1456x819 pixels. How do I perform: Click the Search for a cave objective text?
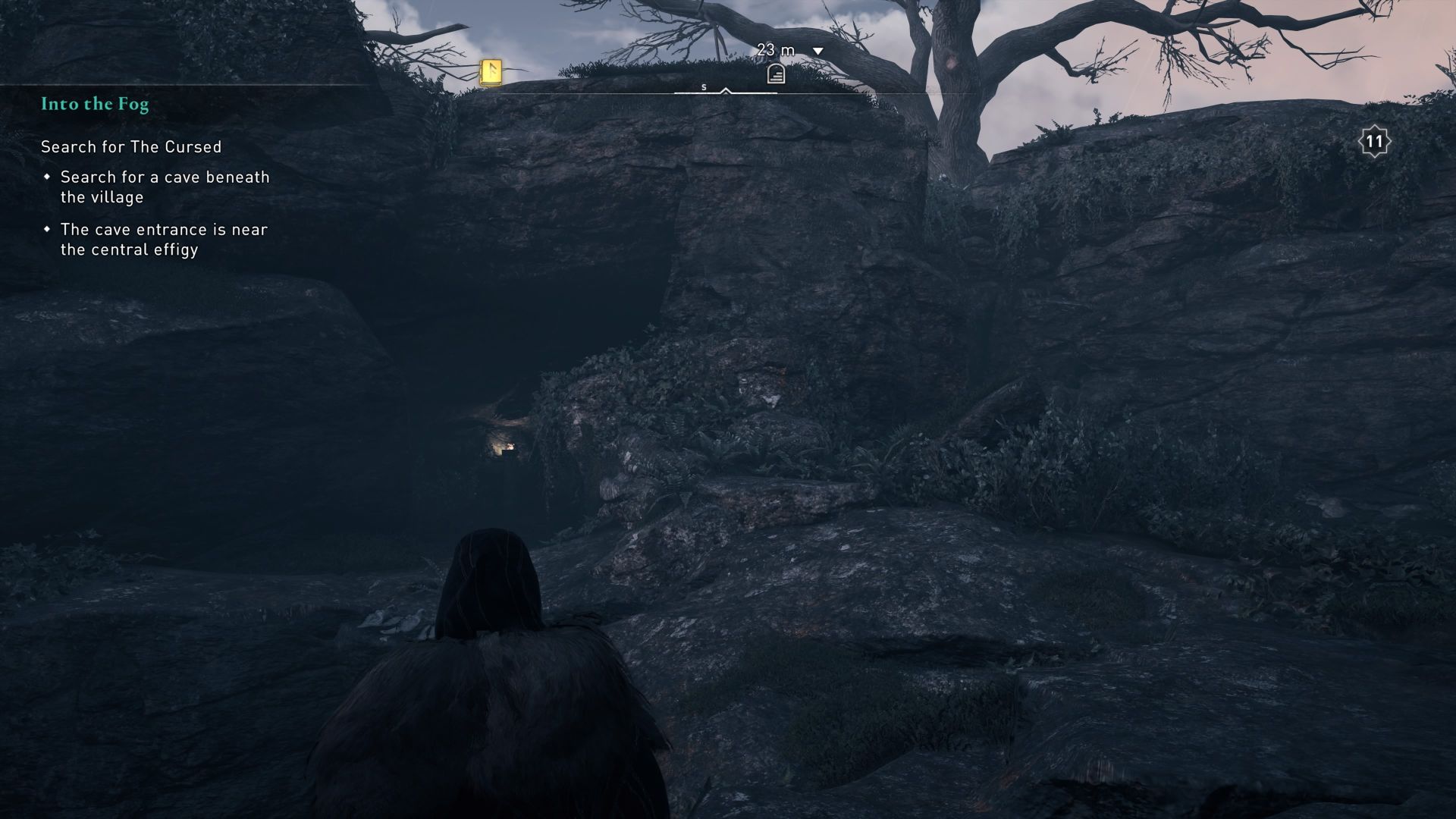coord(165,187)
